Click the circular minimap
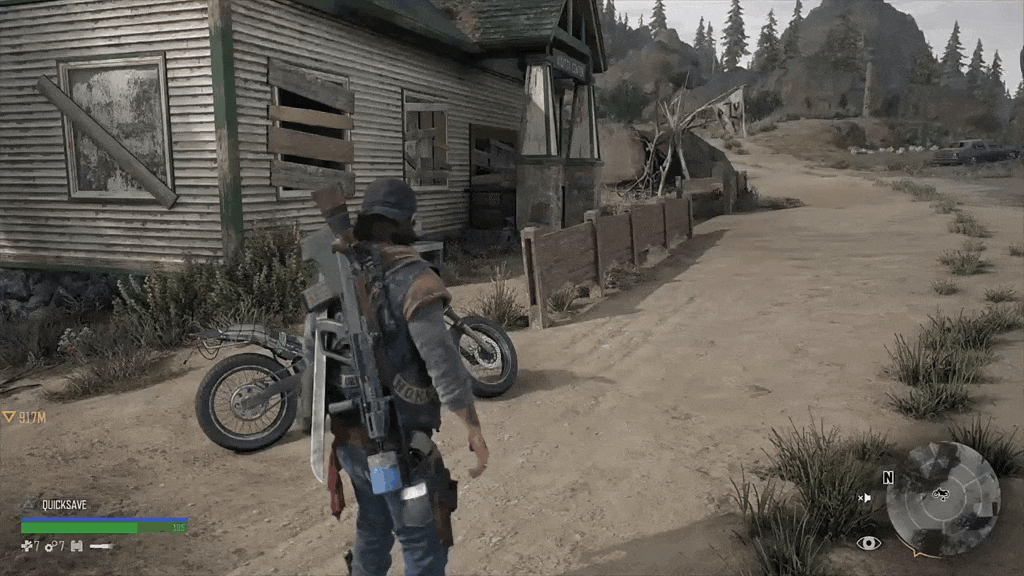This screenshot has width=1024, height=576. tap(943, 499)
